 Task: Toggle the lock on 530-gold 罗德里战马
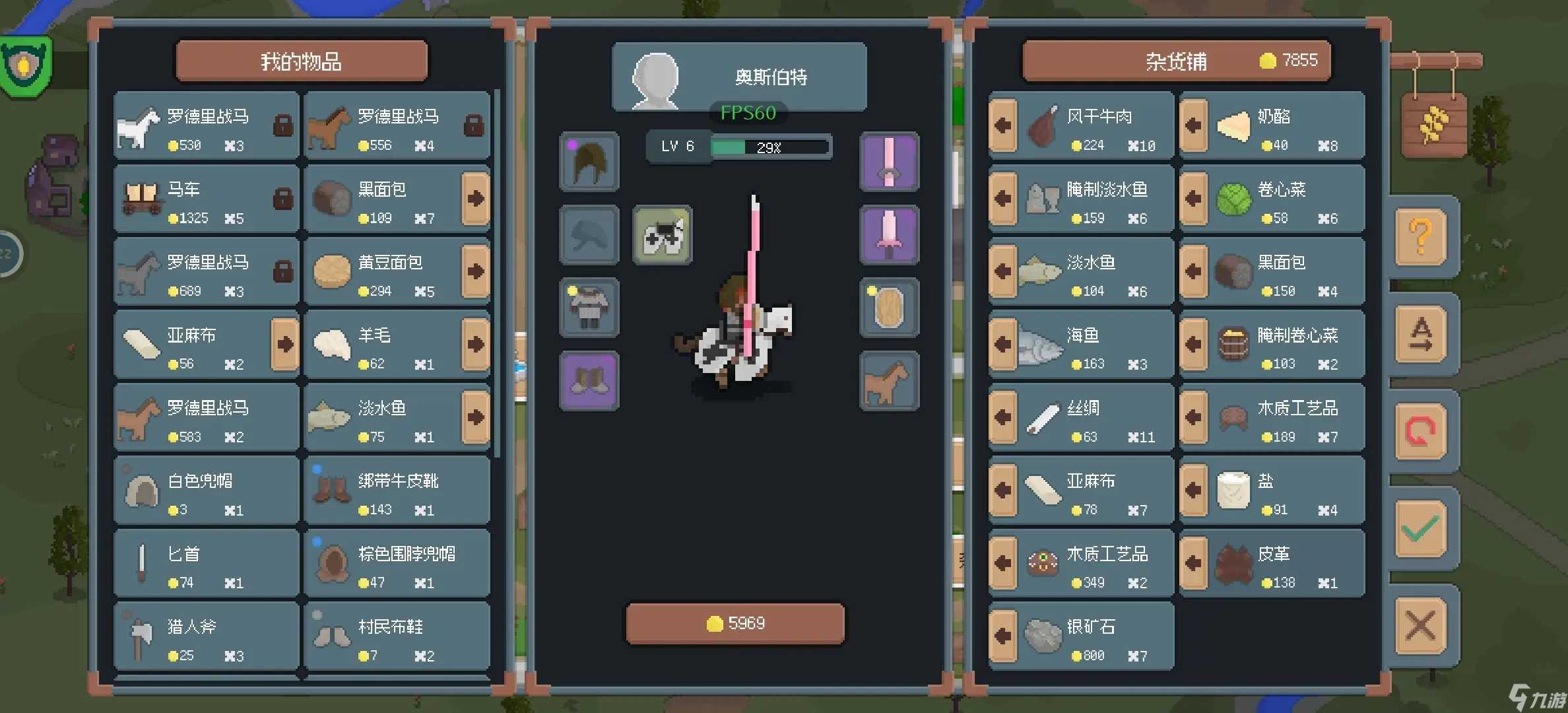point(282,125)
